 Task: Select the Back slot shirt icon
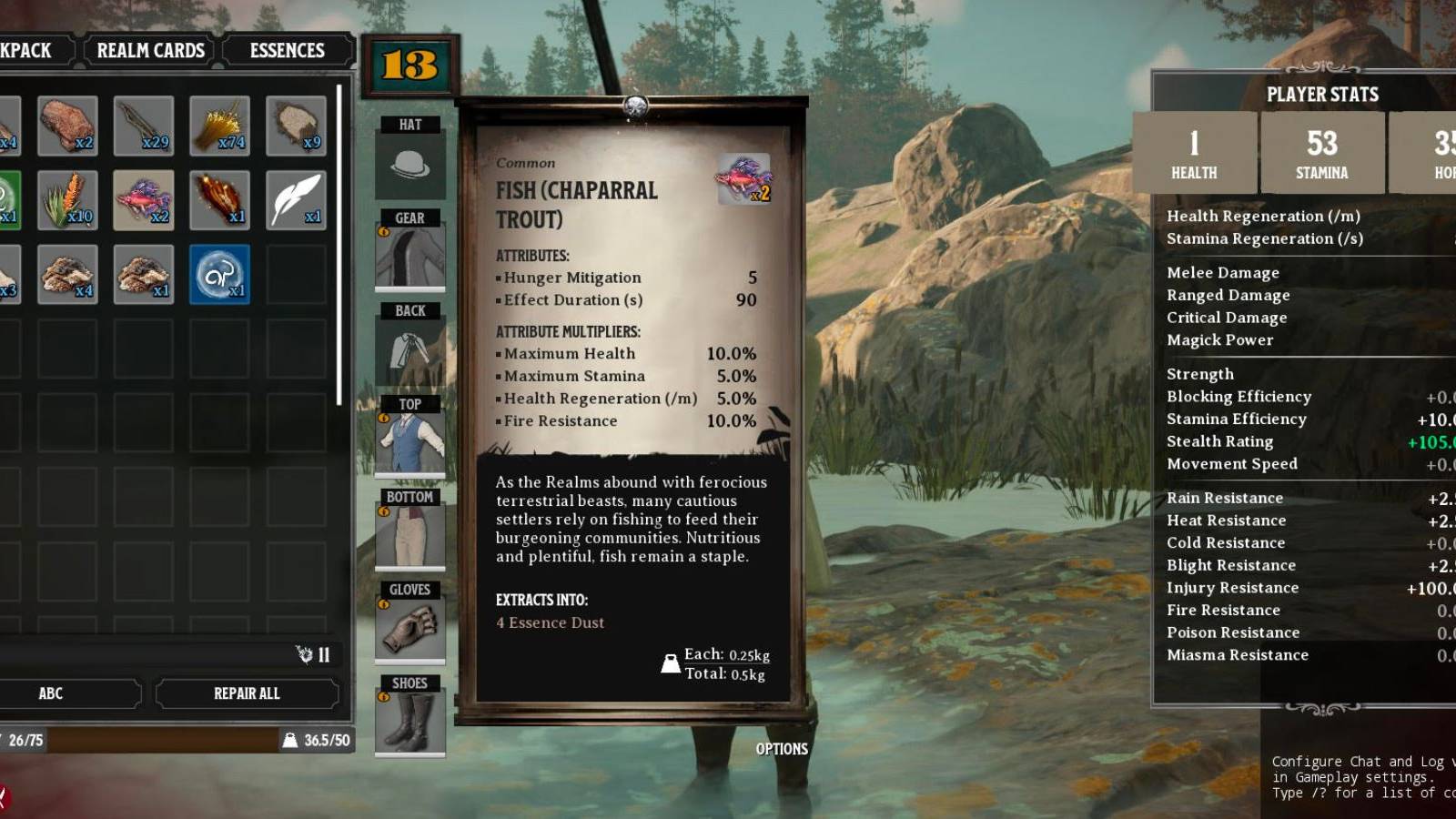410,350
